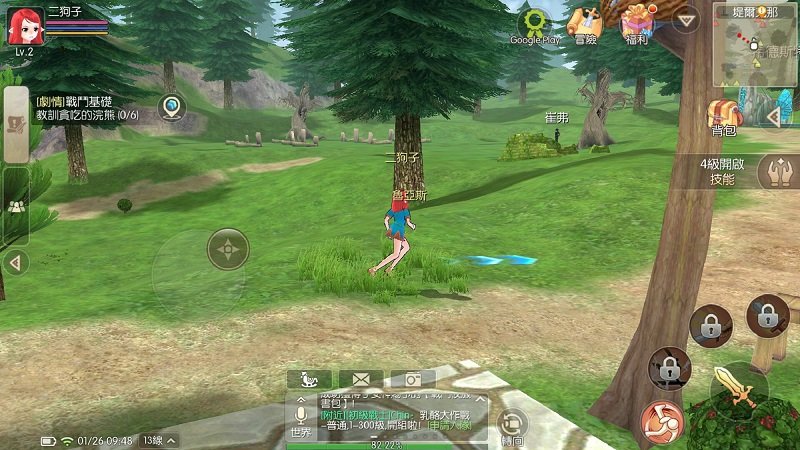Open the 冒險 adventure scroll menu
The image size is (800, 450).
tap(585, 24)
